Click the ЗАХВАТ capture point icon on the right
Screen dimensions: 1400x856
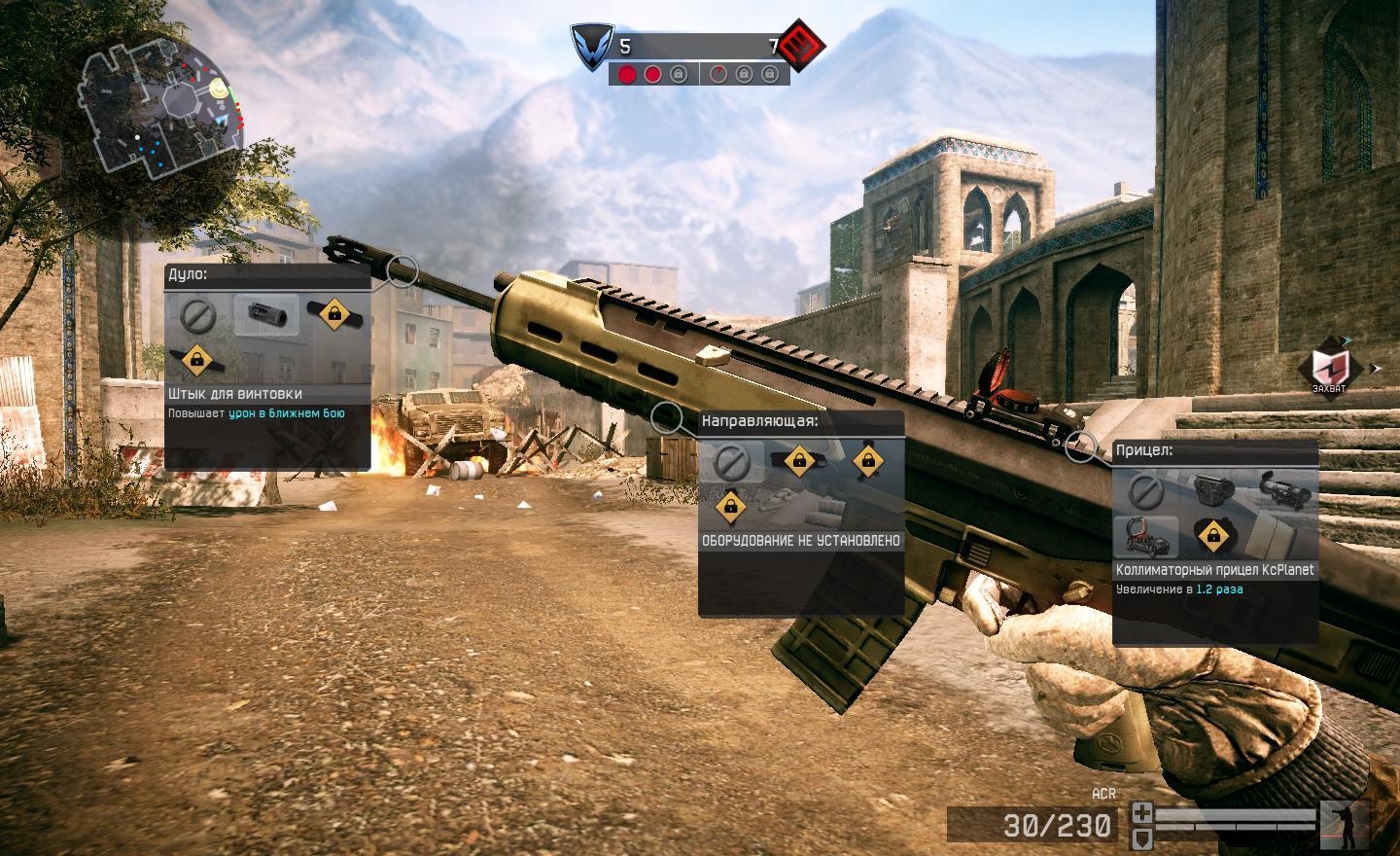1328,369
